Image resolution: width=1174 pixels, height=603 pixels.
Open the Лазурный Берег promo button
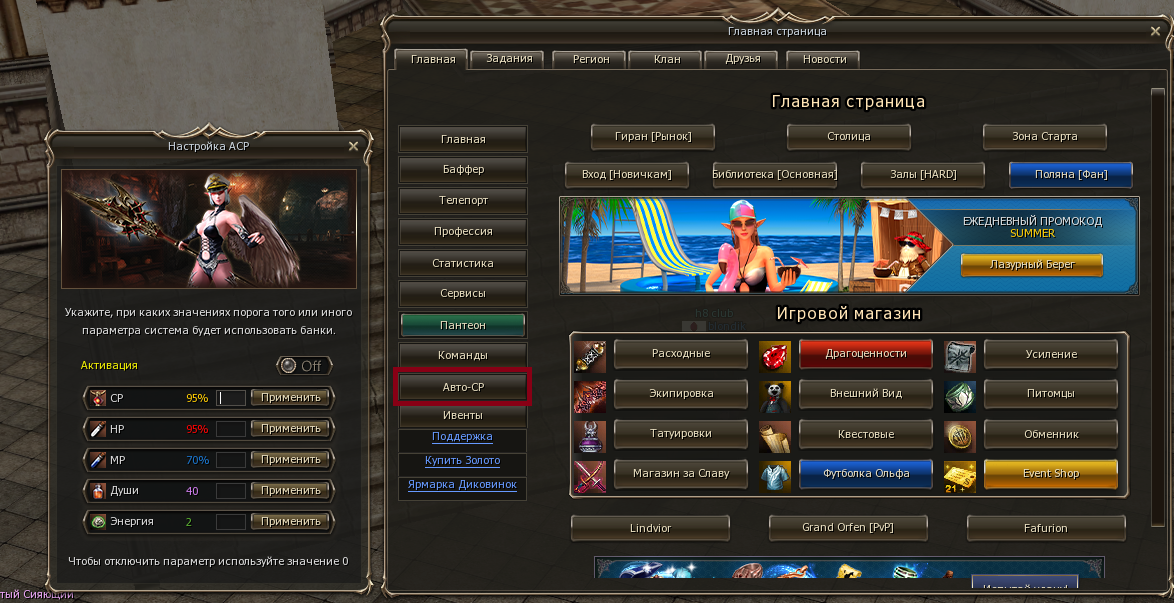click(1031, 265)
